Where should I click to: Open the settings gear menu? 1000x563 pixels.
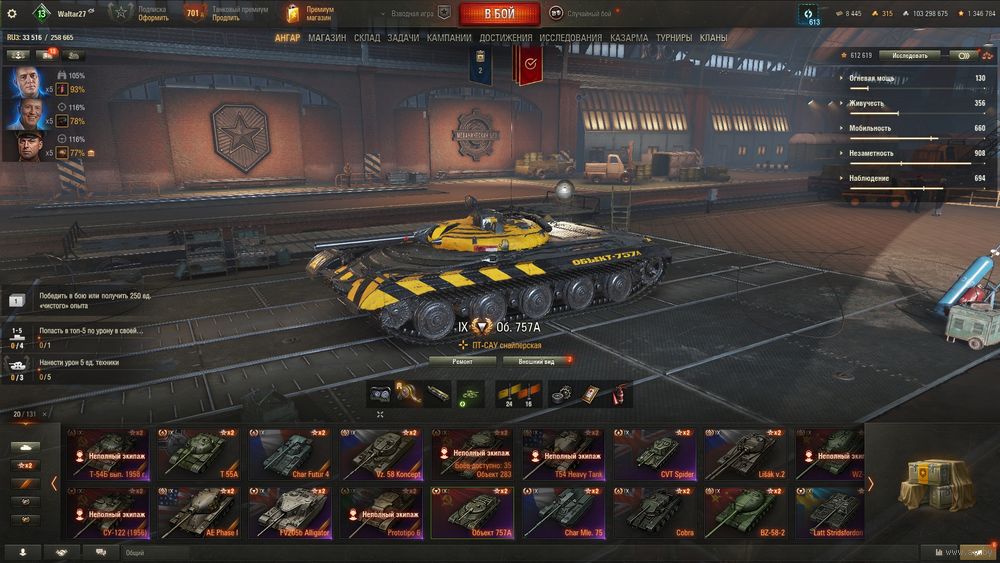(12, 14)
